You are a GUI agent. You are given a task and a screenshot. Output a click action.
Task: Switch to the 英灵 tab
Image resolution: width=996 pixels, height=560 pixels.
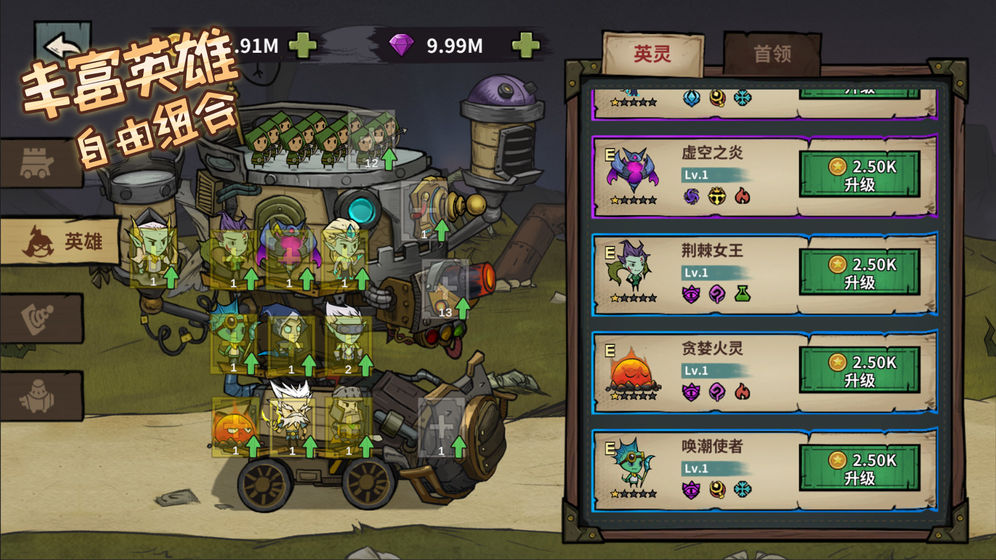(x=652, y=55)
